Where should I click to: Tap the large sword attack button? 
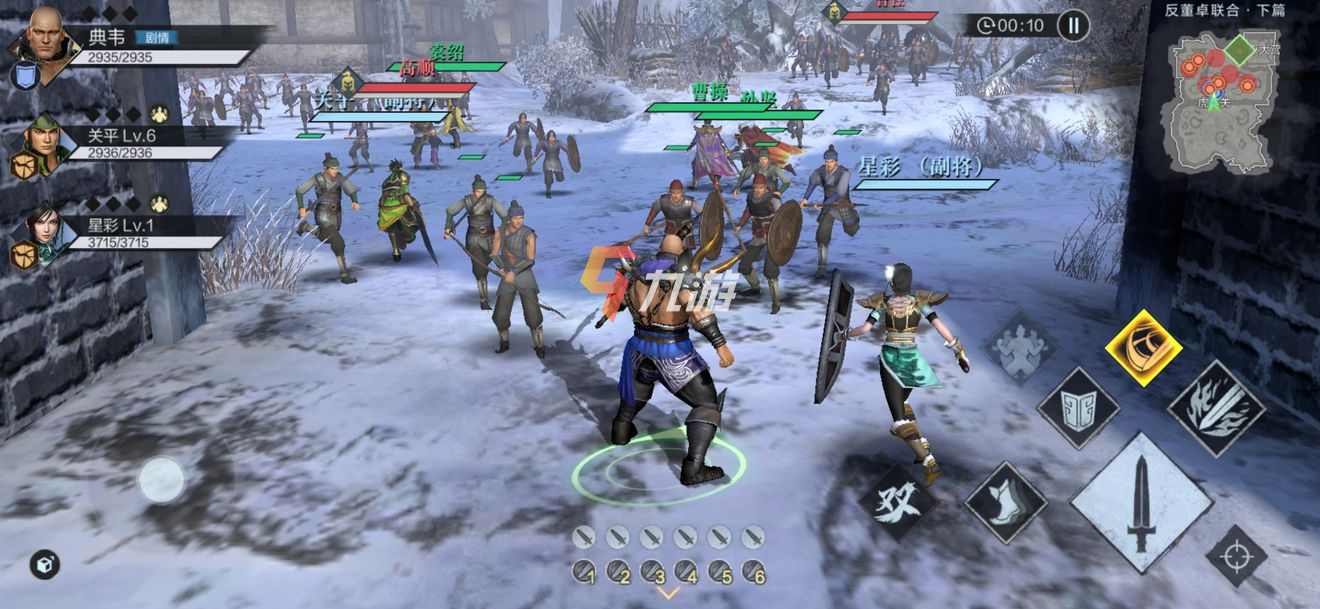tap(1141, 504)
